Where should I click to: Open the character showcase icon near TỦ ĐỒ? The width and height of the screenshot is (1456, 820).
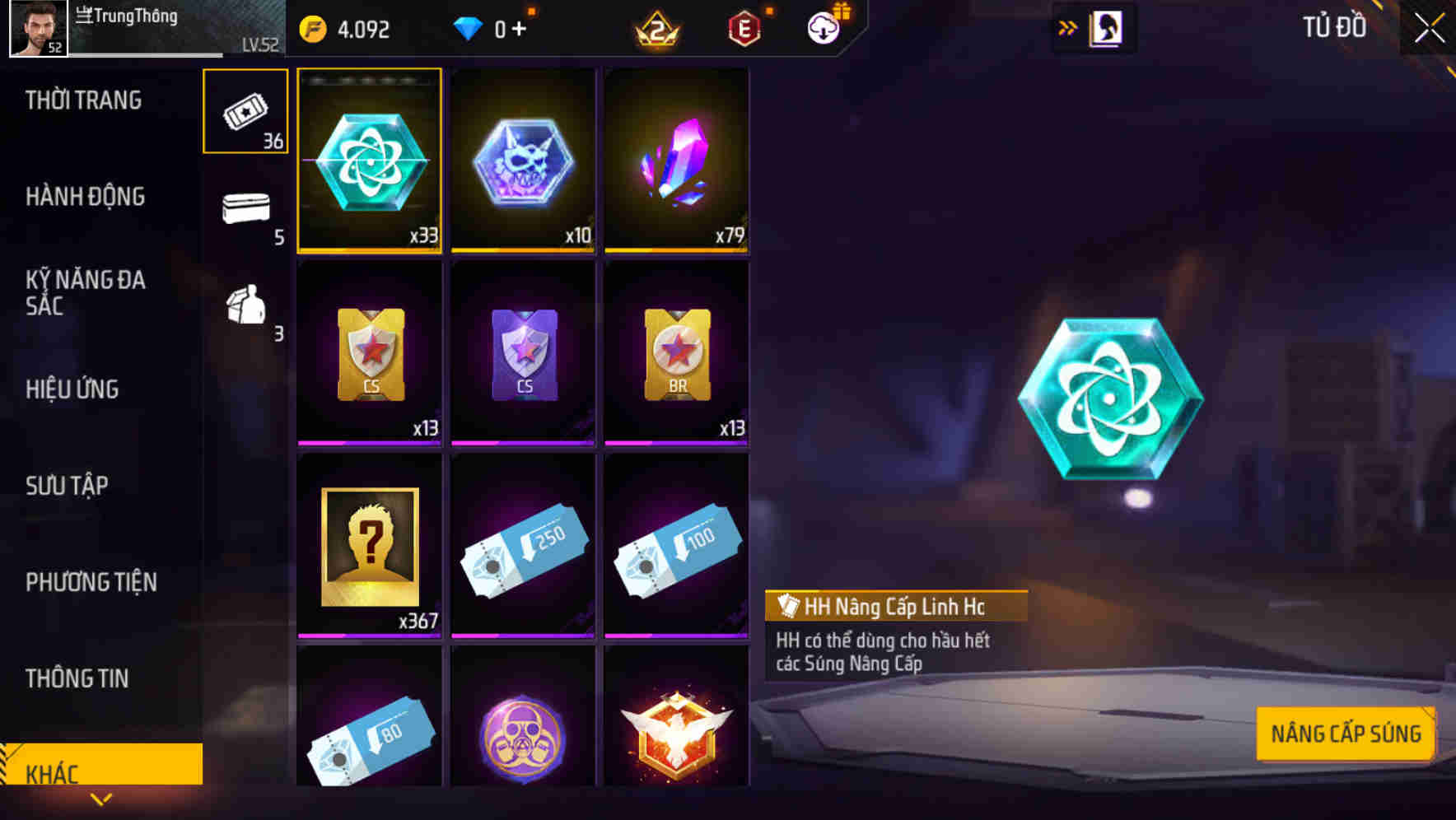click(1107, 27)
